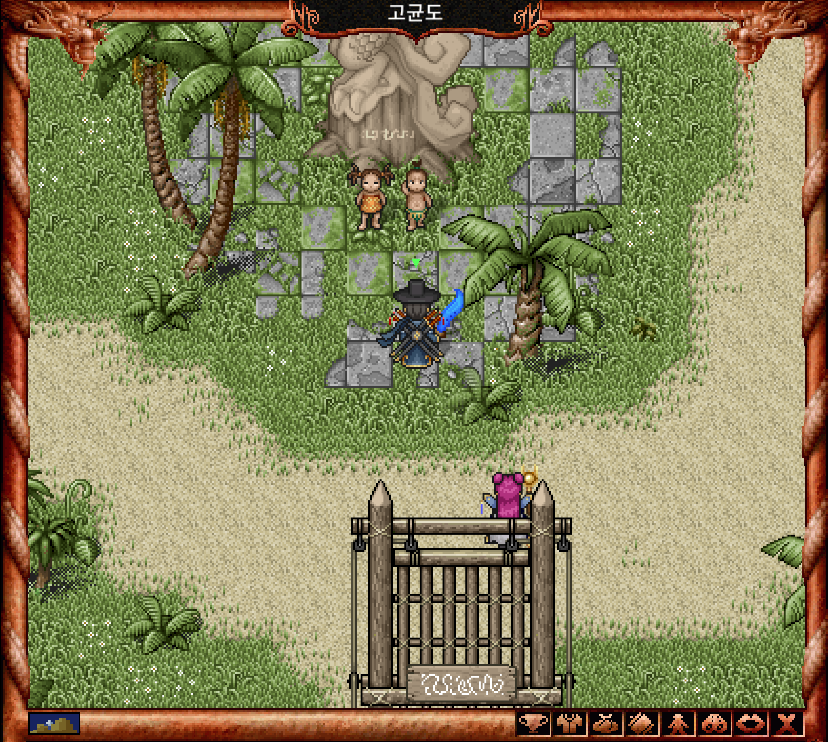Click the two heads group icon

(713, 724)
